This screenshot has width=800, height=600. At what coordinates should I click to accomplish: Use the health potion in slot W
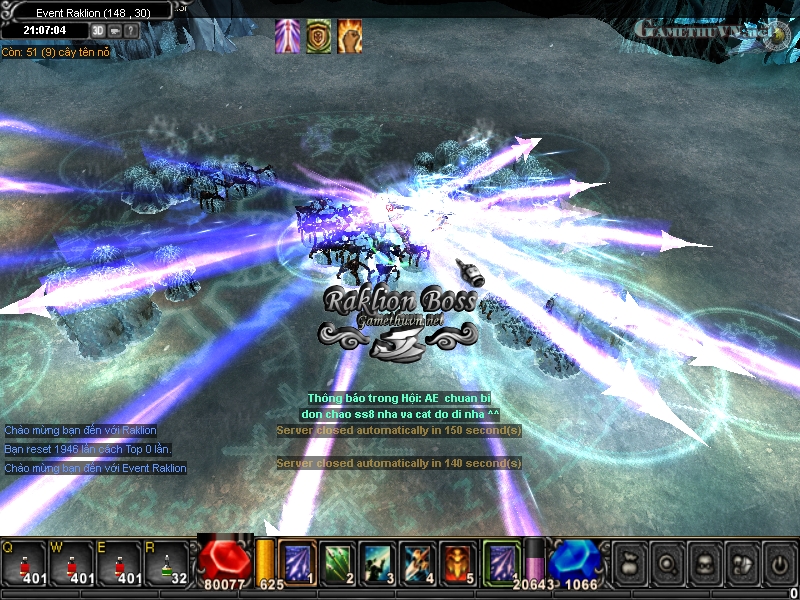click(x=72, y=562)
